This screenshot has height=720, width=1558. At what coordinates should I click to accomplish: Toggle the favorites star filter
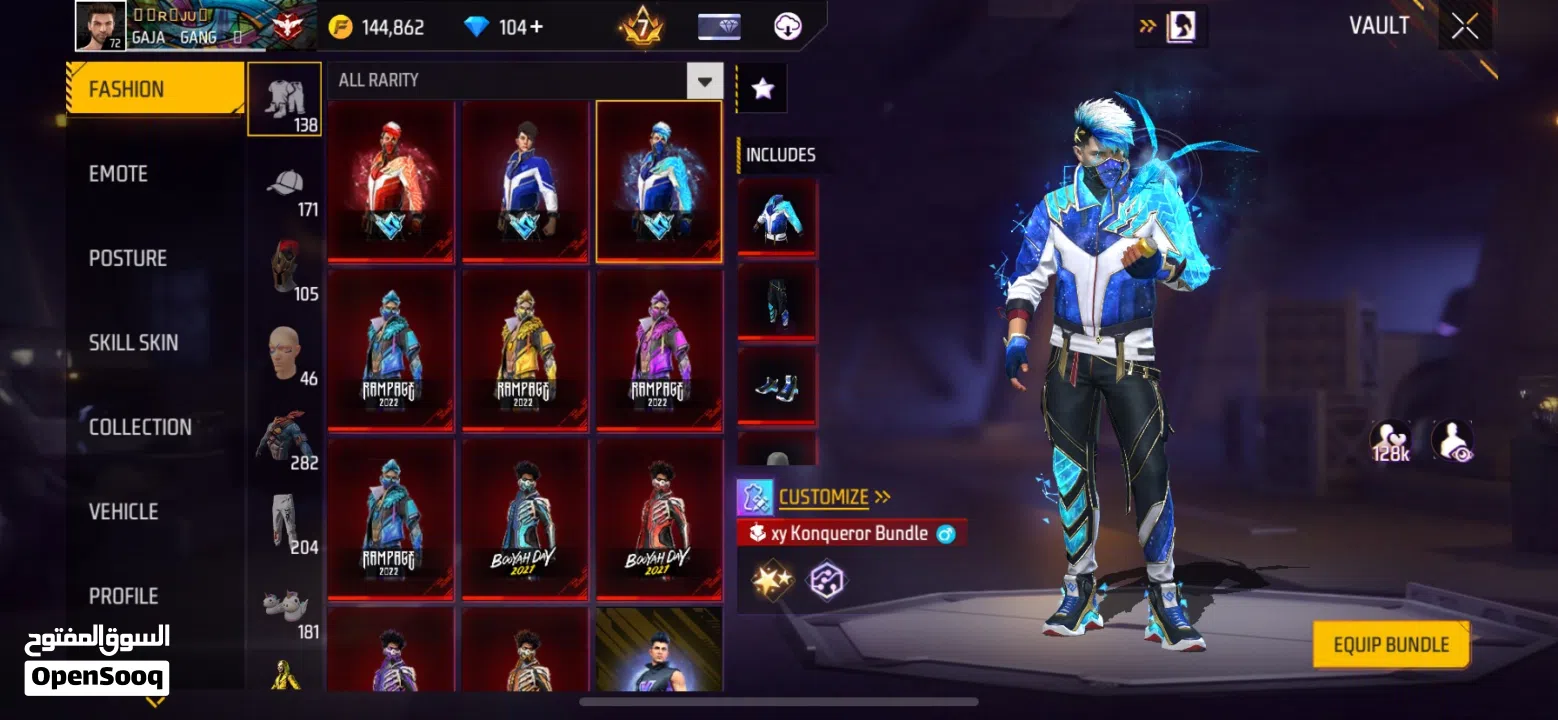click(x=762, y=87)
